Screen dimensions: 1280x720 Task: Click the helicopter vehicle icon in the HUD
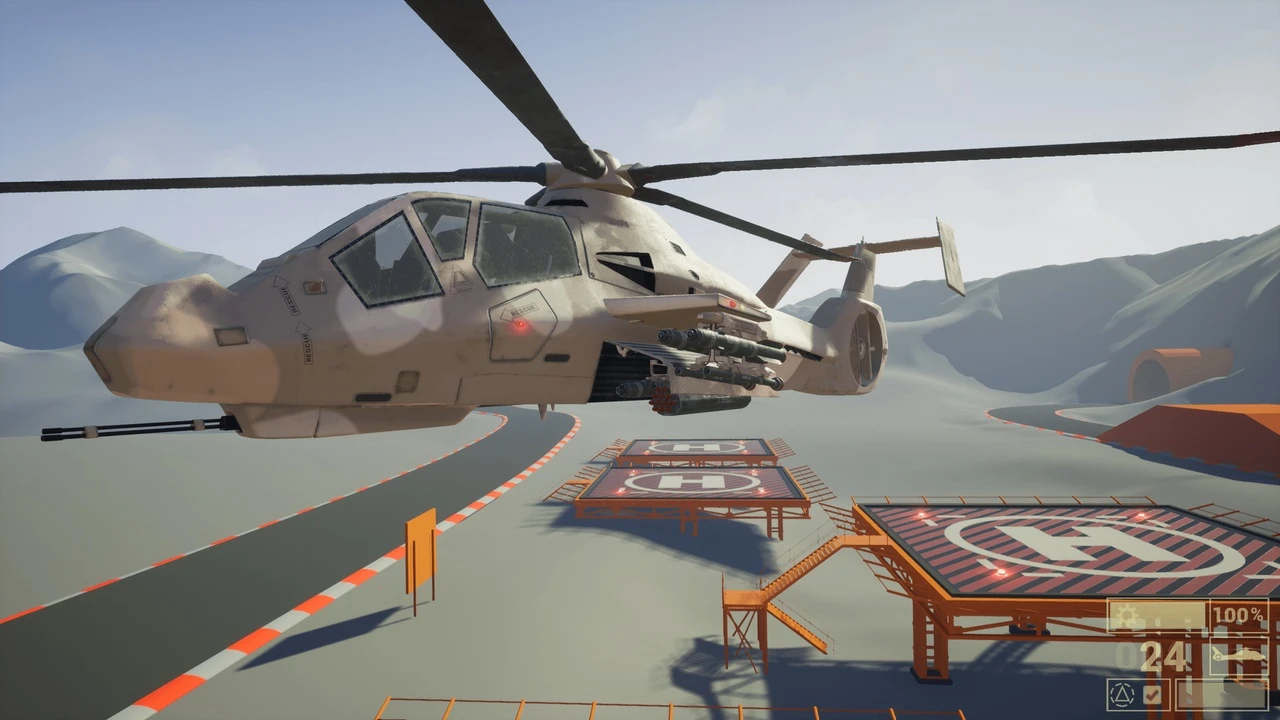1238,656
